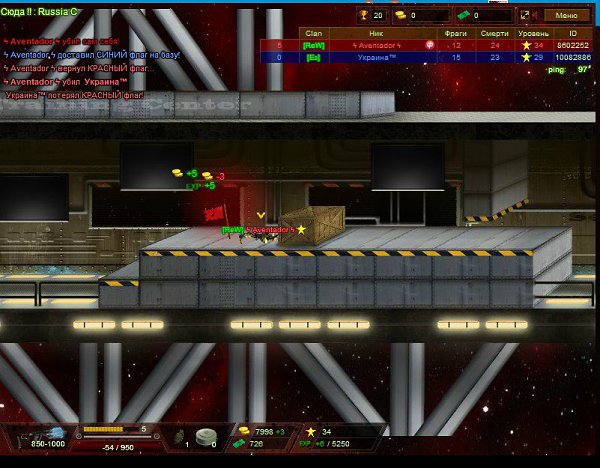Click the green cash icon in the bottom HUD

pyautogui.click(x=240, y=443)
